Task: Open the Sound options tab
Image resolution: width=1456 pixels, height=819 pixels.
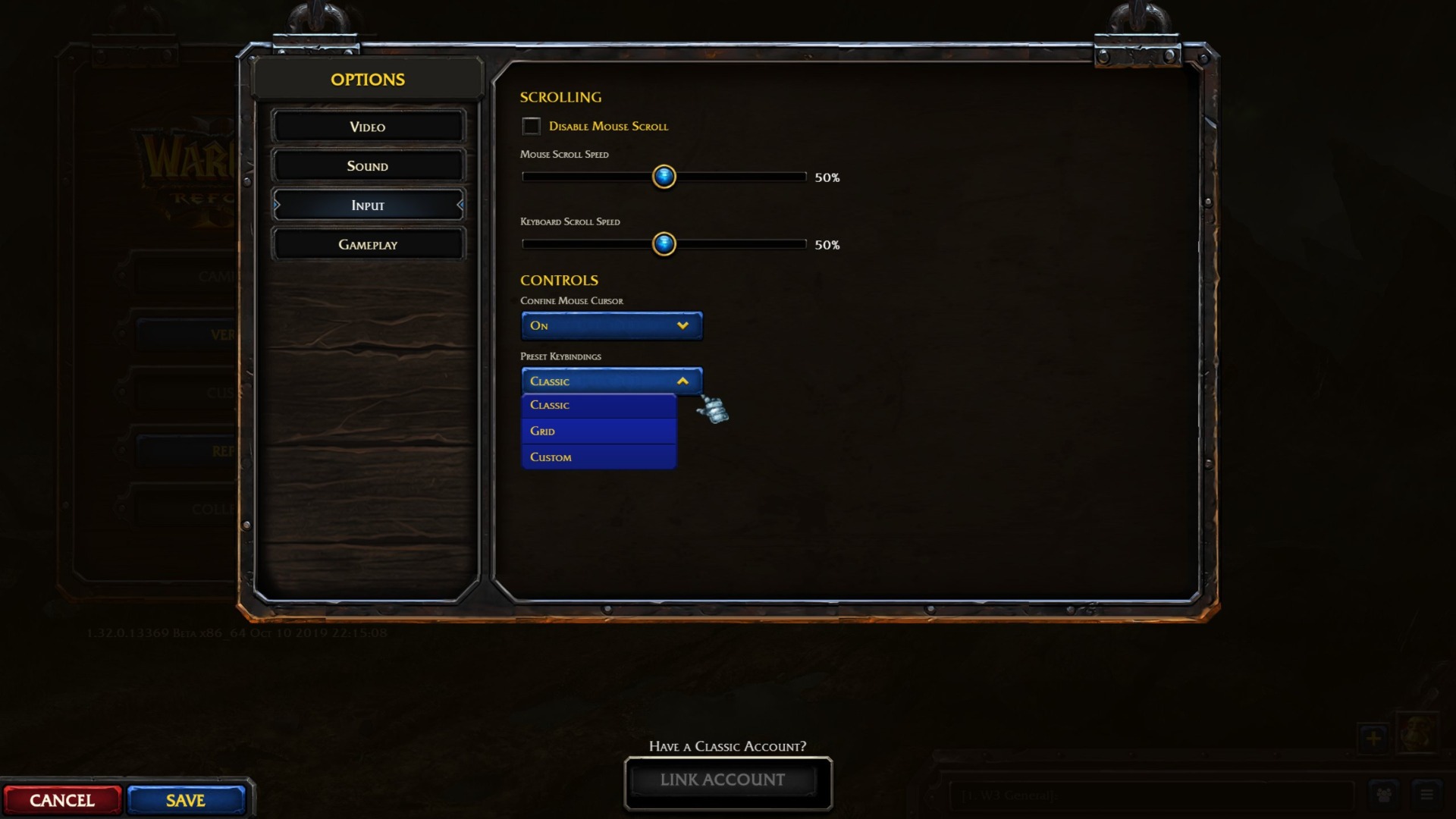Action: tap(368, 166)
